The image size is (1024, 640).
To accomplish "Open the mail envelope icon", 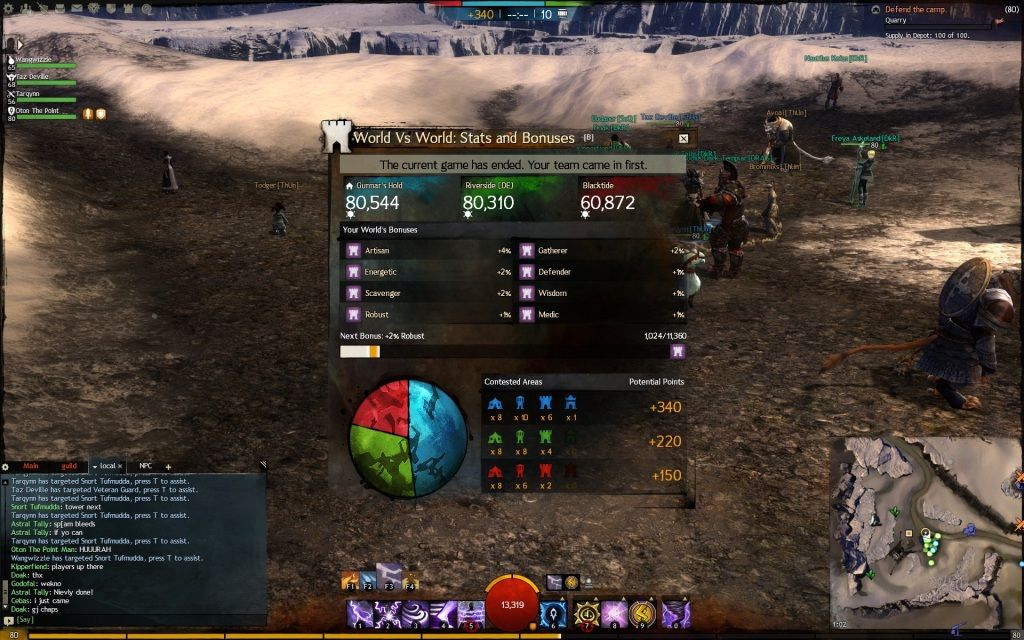I will [x=77, y=7].
